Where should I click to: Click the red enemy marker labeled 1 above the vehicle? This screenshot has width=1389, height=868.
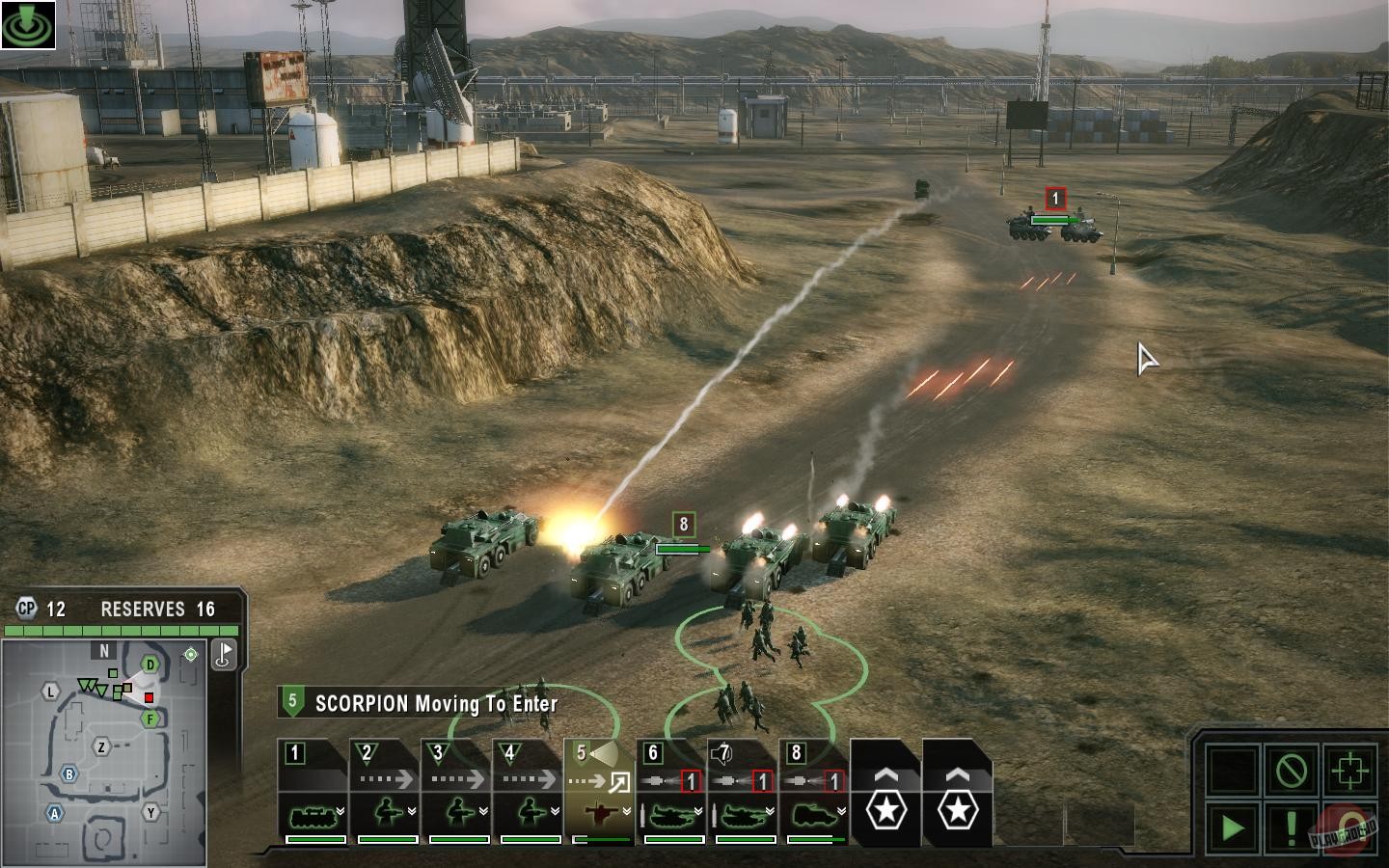tap(1054, 199)
